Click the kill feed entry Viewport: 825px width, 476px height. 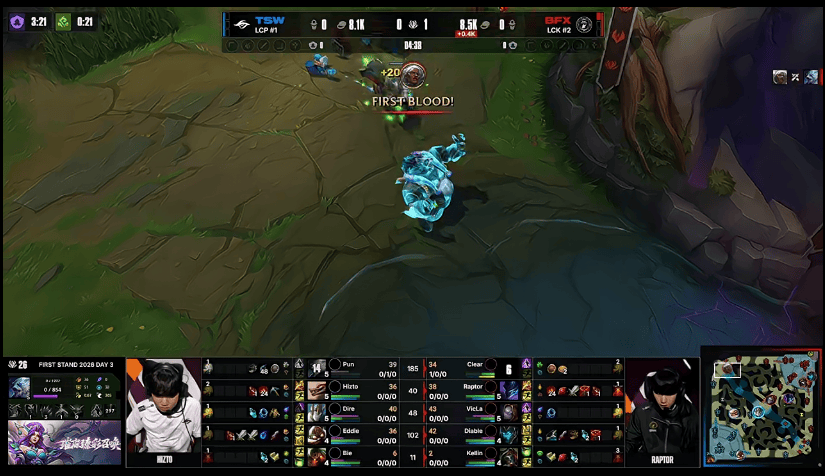point(796,77)
